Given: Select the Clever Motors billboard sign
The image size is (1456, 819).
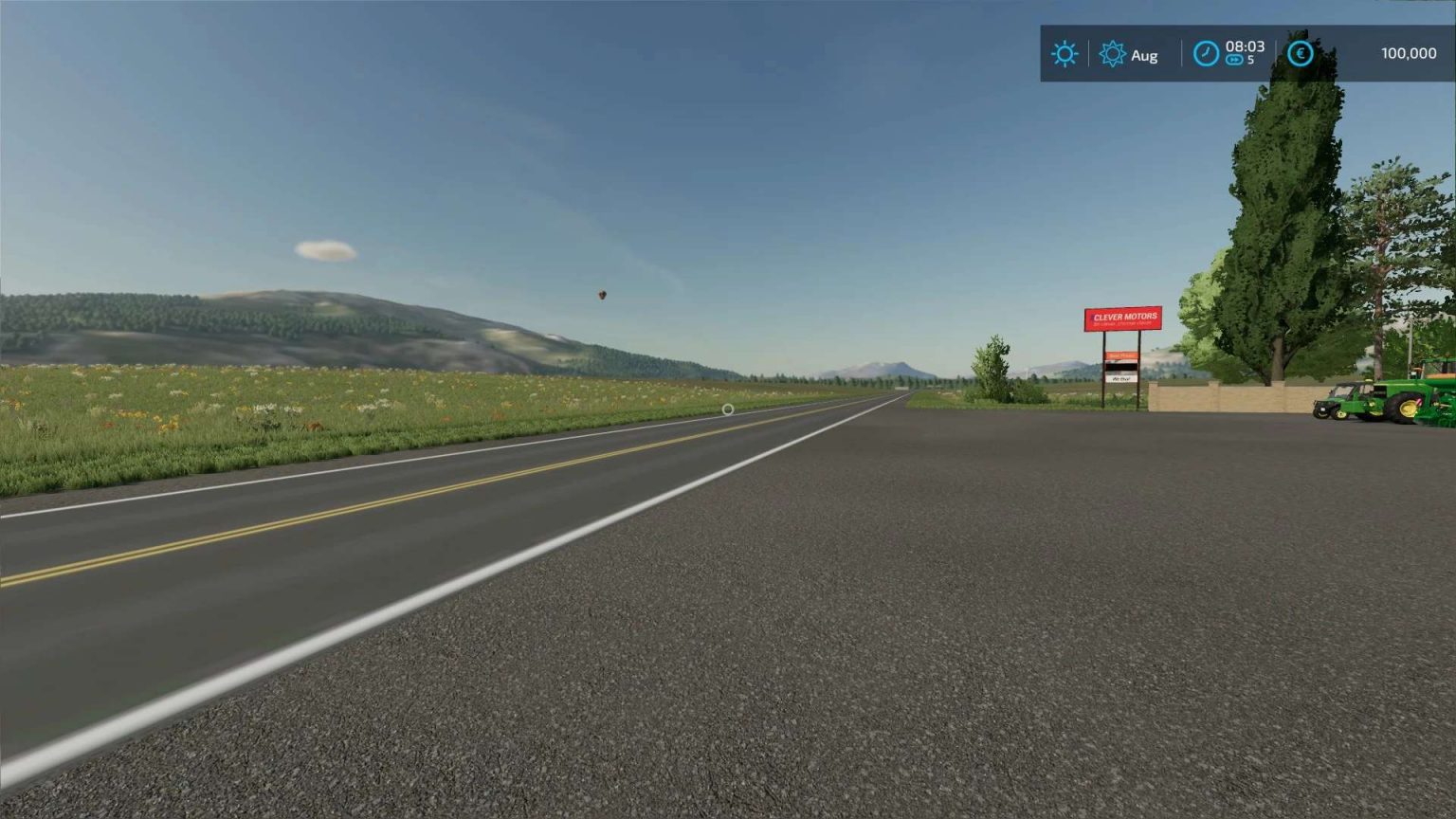Looking at the screenshot, I should click(x=1124, y=318).
